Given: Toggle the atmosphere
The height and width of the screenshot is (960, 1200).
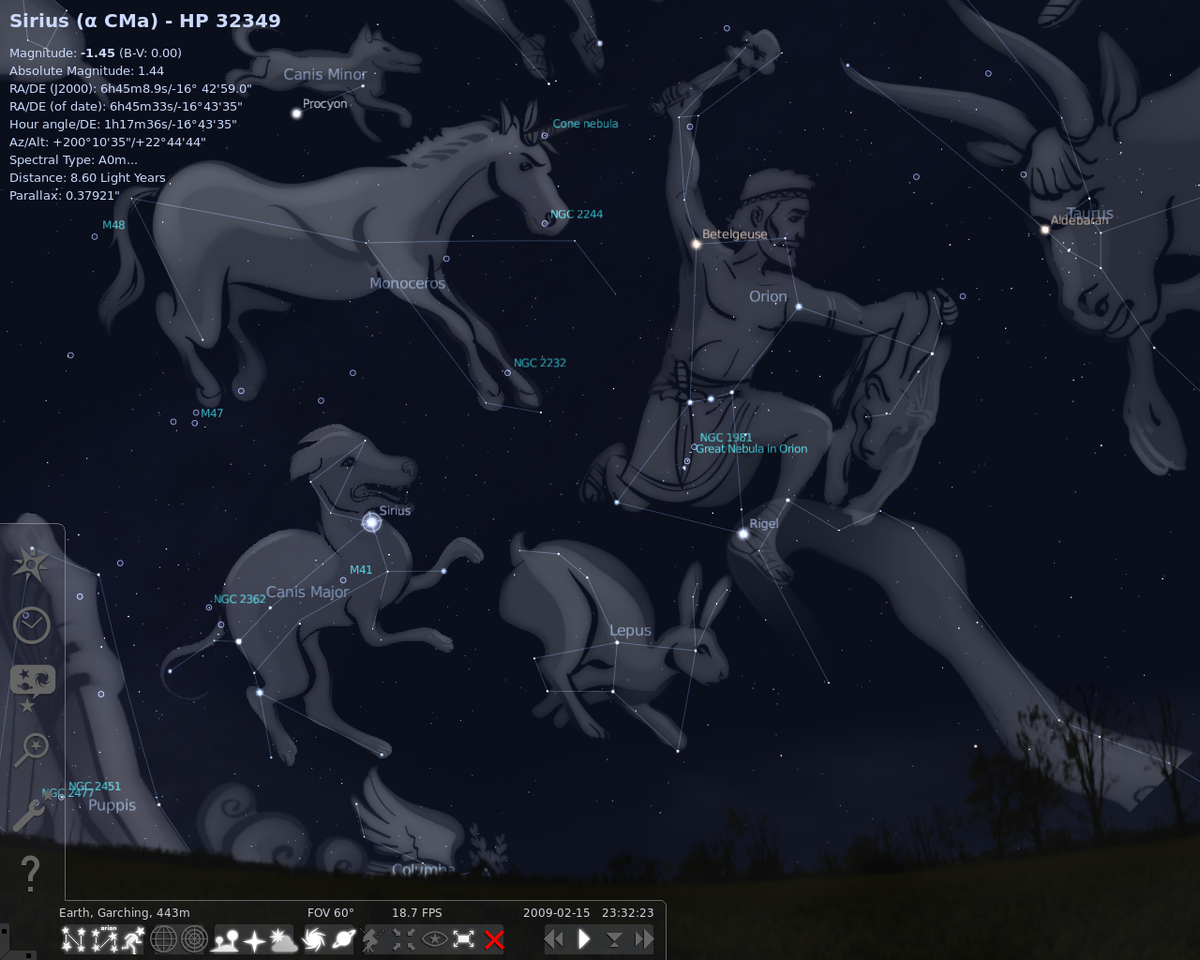Looking at the screenshot, I should coord(285,939).
